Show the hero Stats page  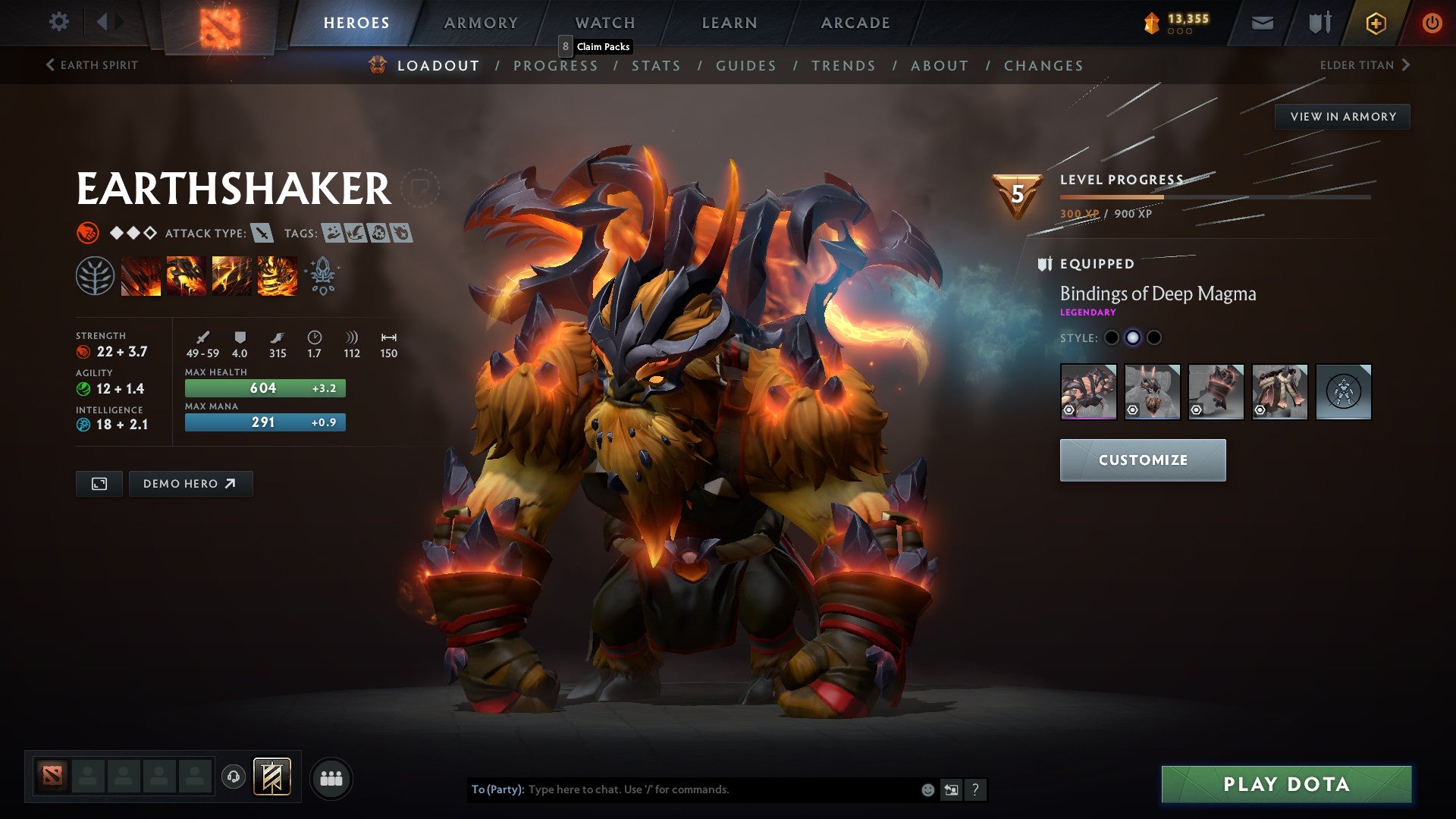tap(656, 66)
